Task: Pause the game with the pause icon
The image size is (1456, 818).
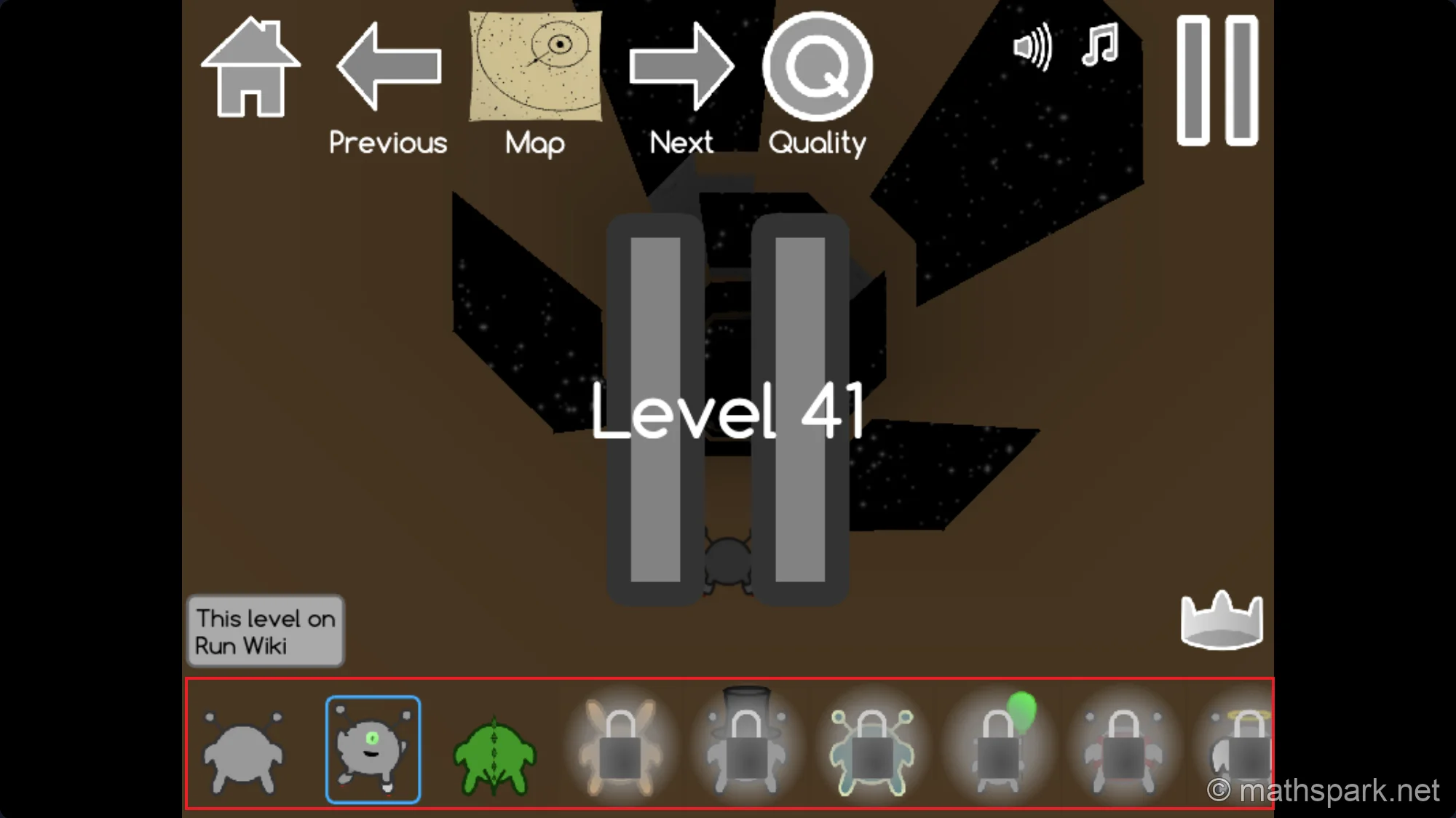Action: [1217, 80]
